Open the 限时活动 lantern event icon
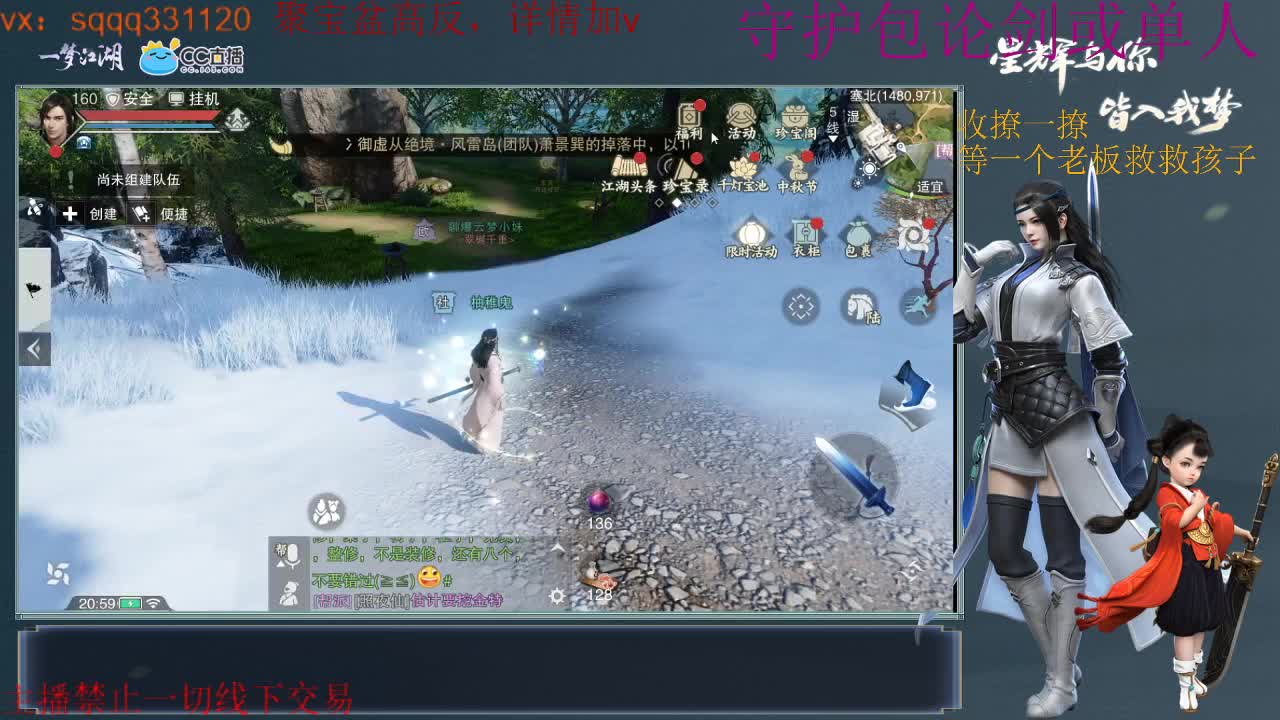This screenshot has width=1280, height=720. point(751,233)
